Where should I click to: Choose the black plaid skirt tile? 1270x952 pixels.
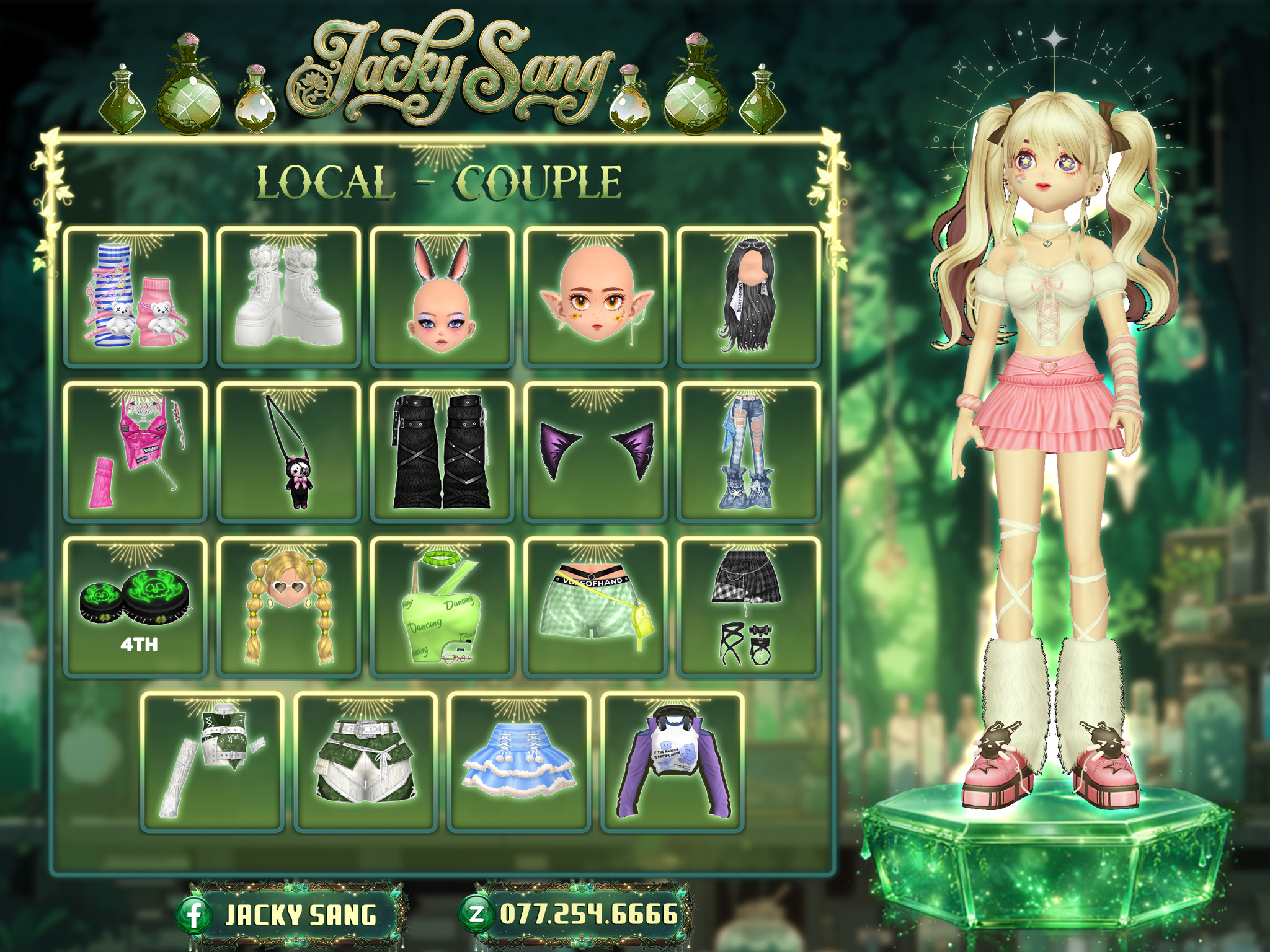748,607
